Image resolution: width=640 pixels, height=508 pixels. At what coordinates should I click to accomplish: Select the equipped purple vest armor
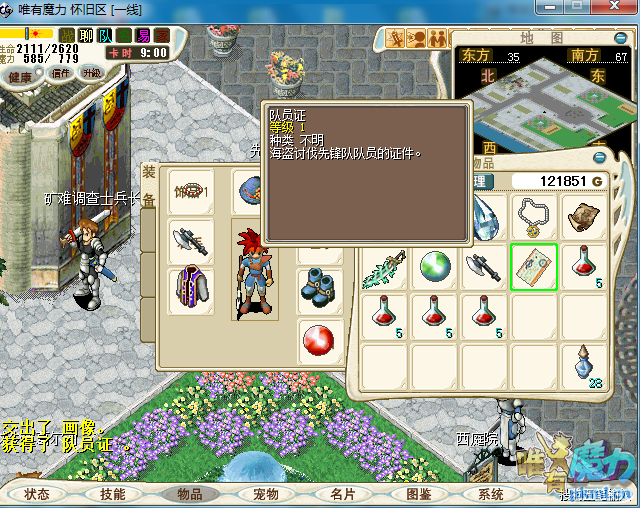click(188, 285)
